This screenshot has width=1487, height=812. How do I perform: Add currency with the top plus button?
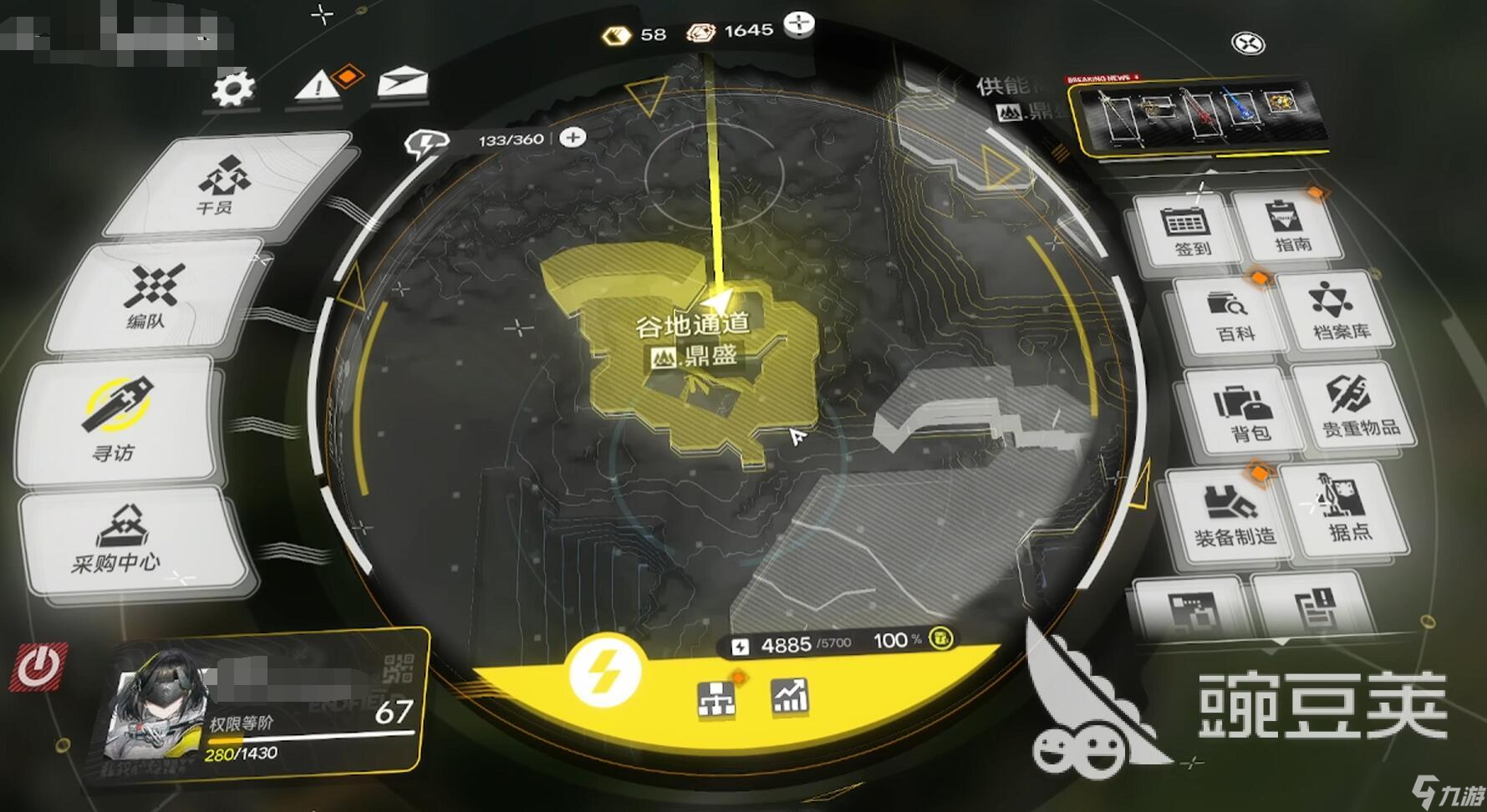[x=799, y=23]
